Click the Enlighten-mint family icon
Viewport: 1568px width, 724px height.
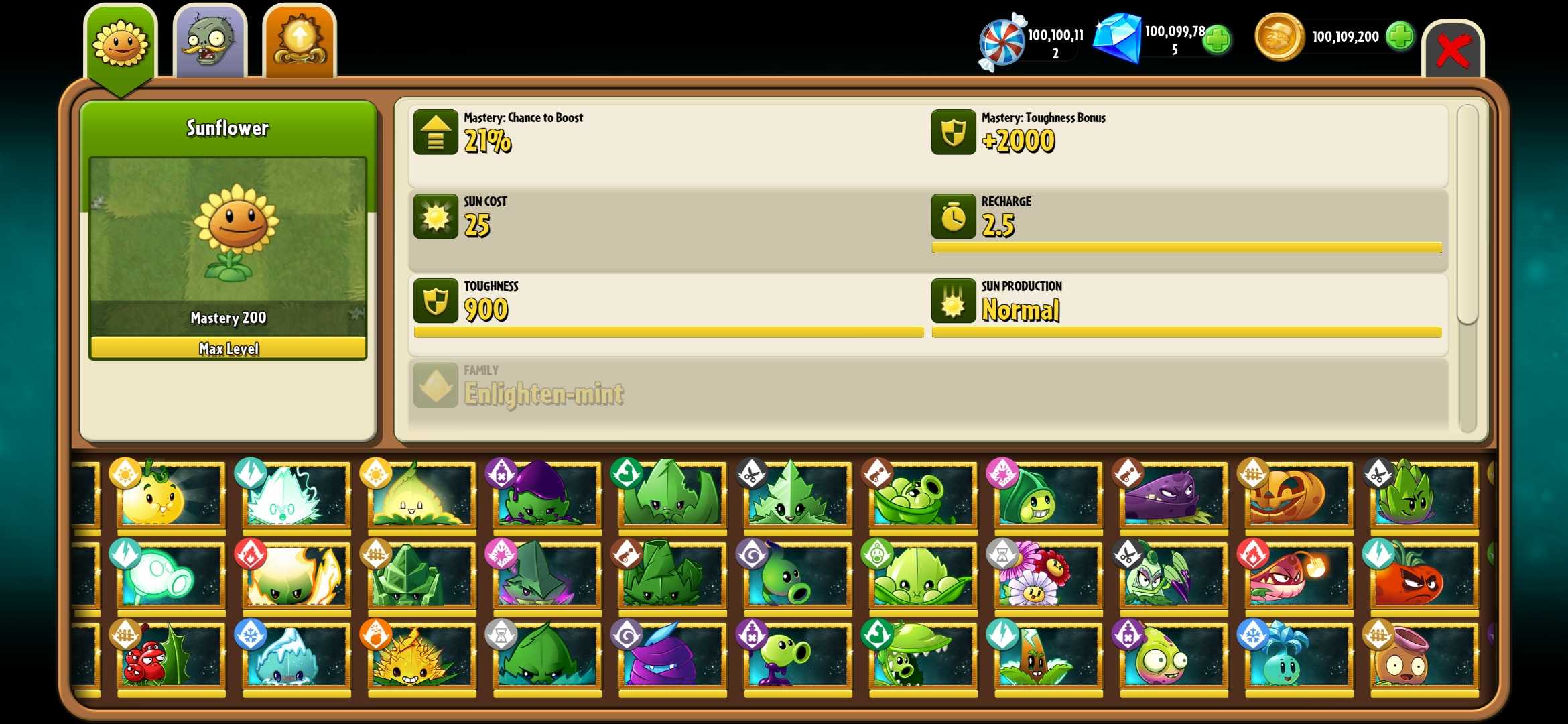(x=436, y=387)
